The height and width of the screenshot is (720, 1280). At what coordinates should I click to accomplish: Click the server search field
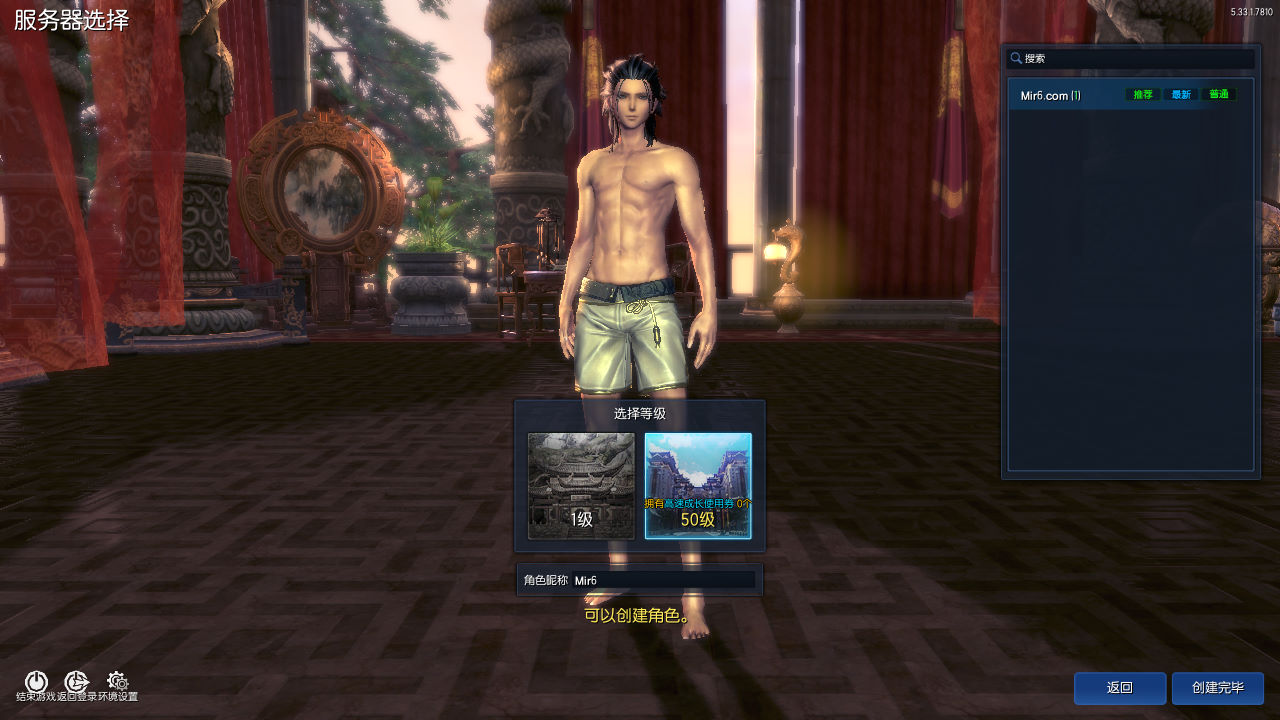[x=1135, y=59]
